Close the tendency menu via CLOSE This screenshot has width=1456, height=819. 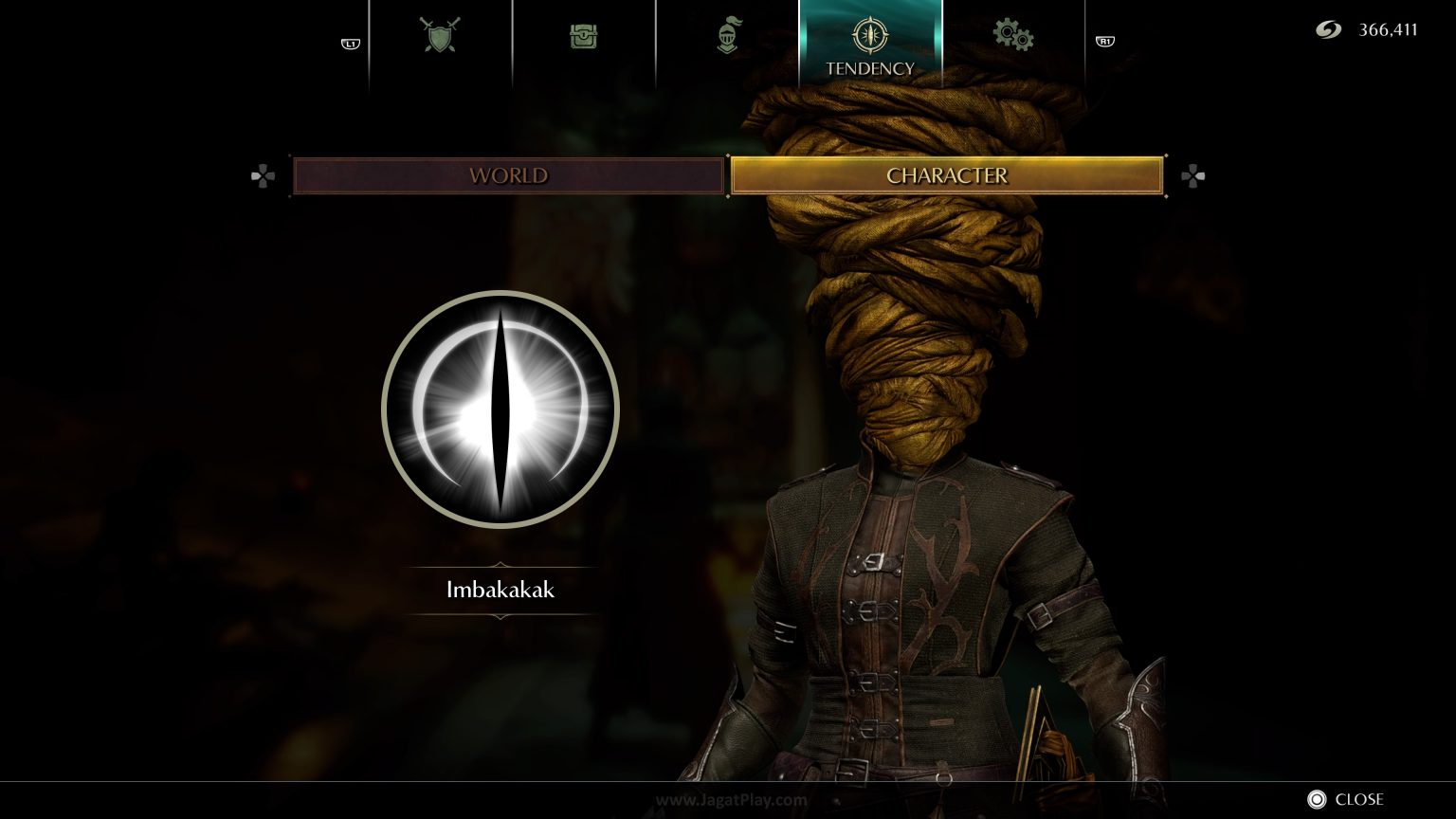coord(1359,799)
